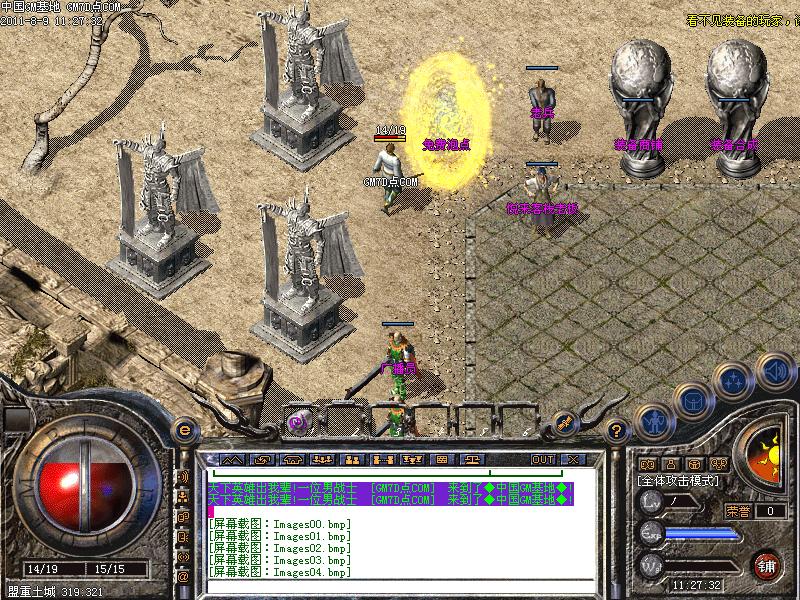The image size is (800, 600).
Task: Close the game with the X button
Action: point(573,459)
